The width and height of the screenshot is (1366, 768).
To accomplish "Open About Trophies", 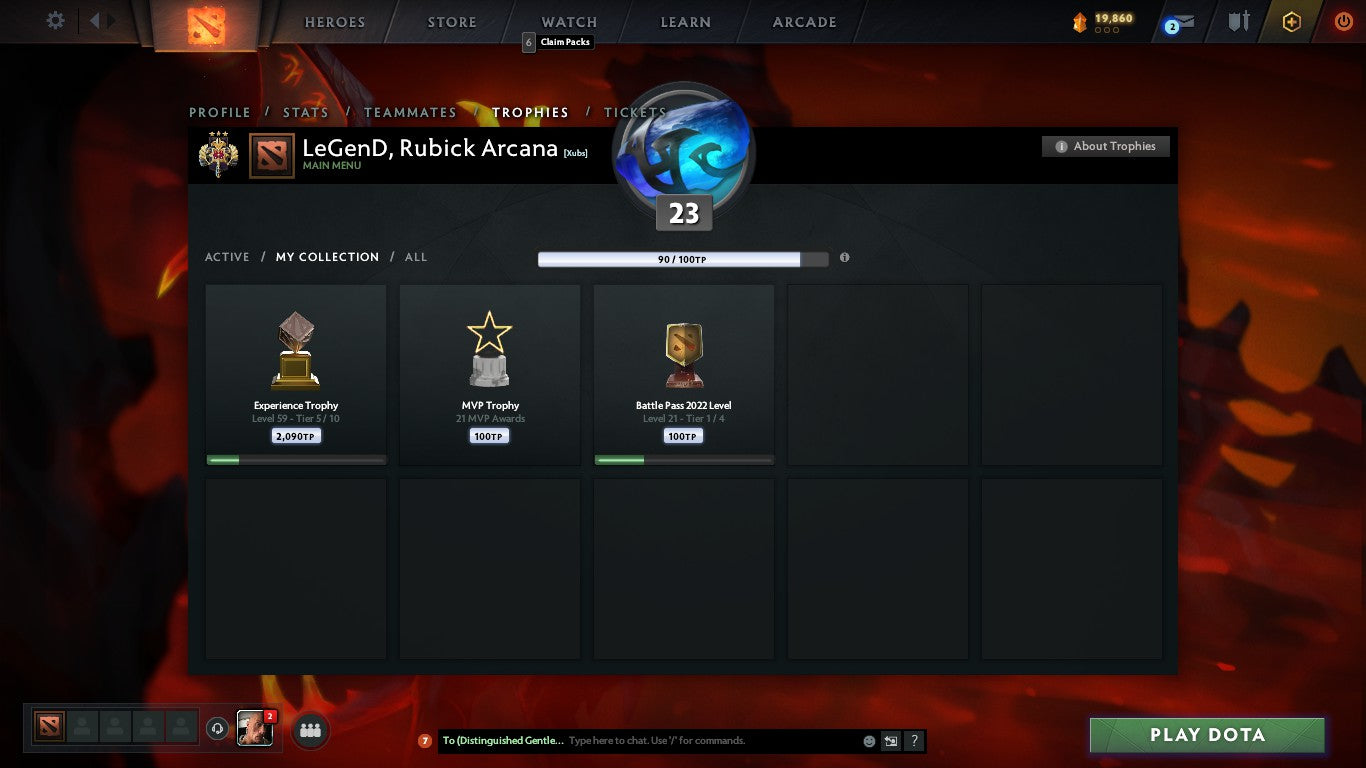I will pos(1105,146).
